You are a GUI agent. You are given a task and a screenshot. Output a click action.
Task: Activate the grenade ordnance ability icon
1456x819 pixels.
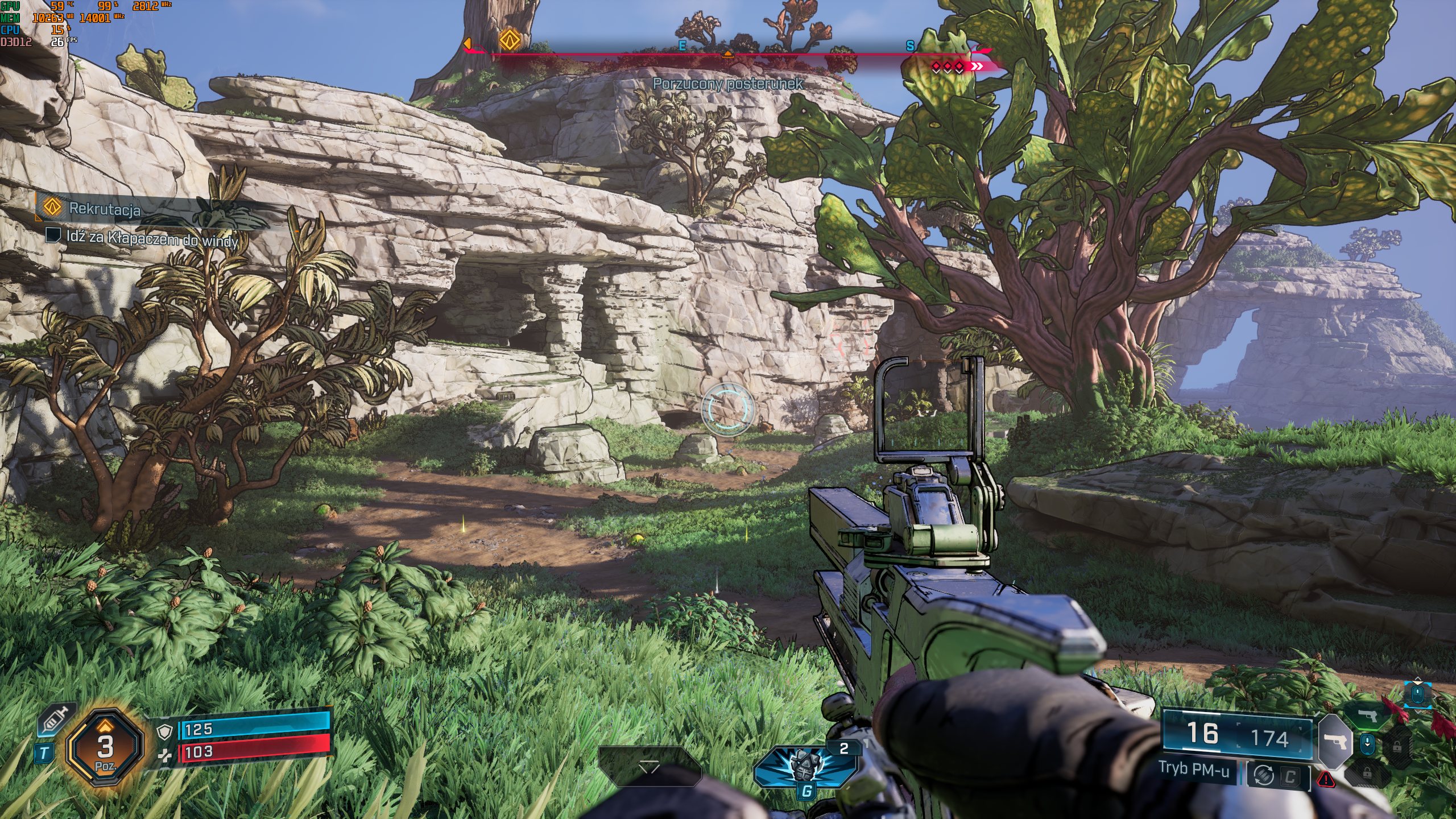[805, 765]
